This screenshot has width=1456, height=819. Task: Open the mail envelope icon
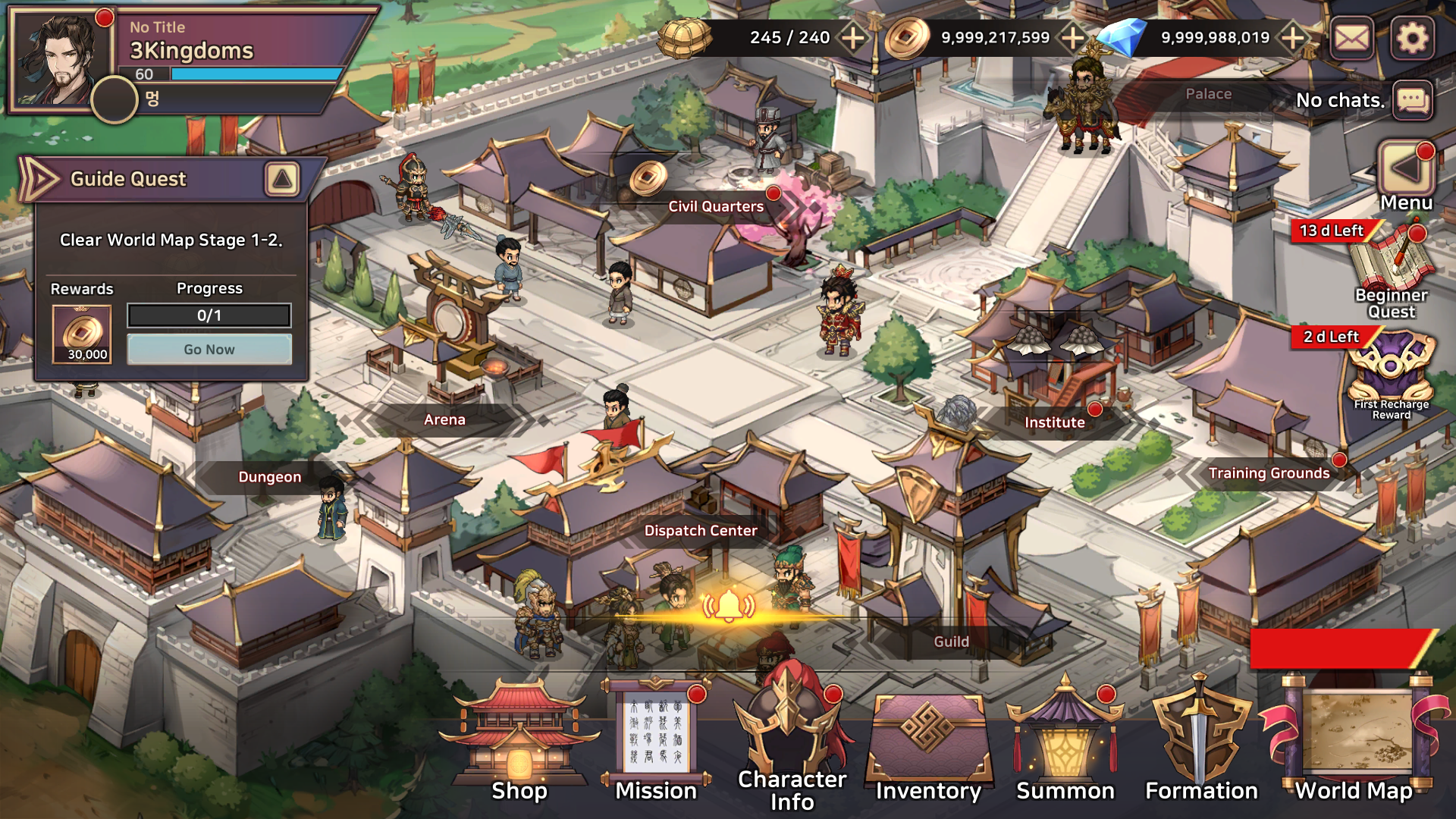click(x=1352, y=38)
